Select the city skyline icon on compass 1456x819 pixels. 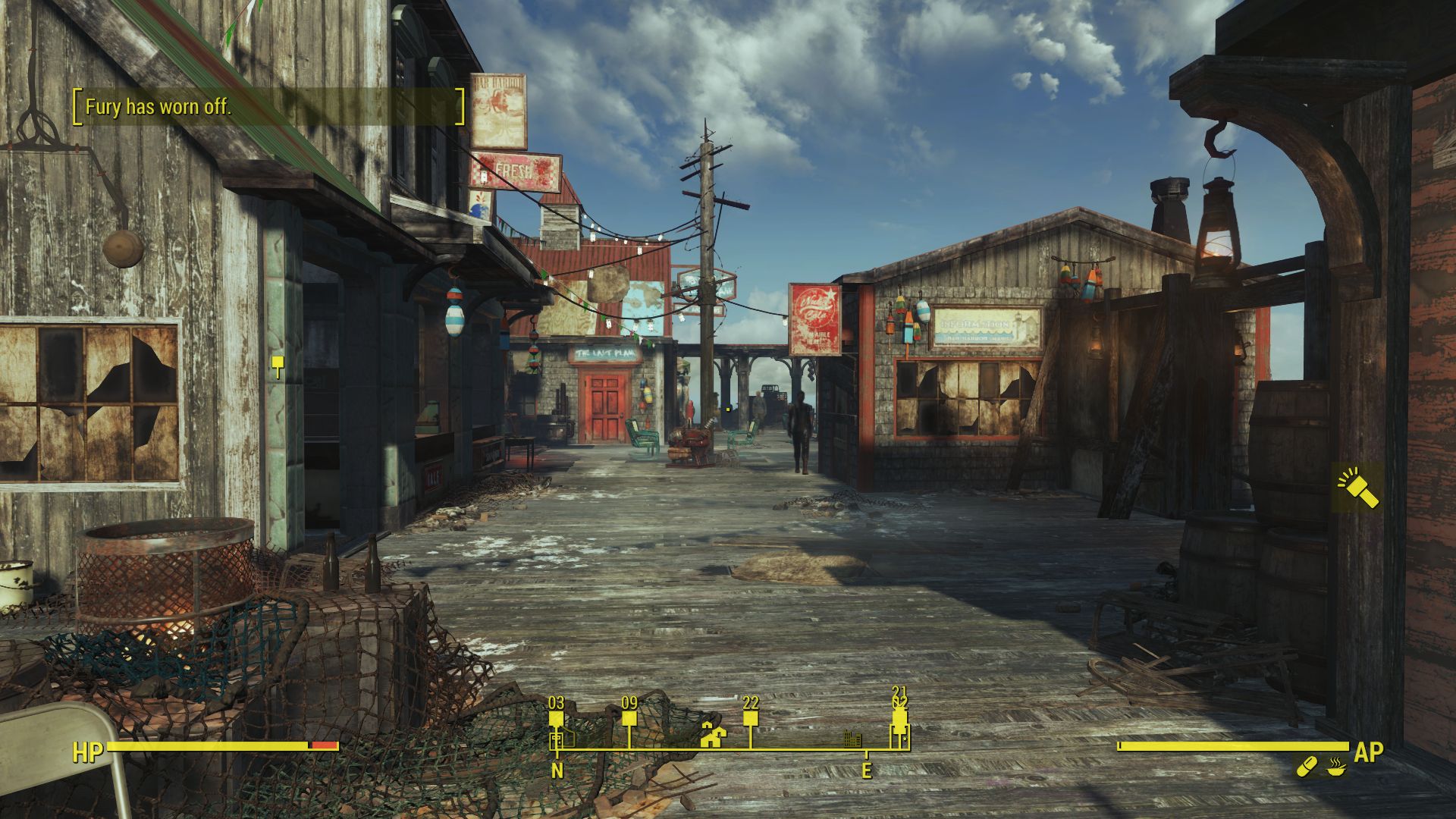(853, 738)
